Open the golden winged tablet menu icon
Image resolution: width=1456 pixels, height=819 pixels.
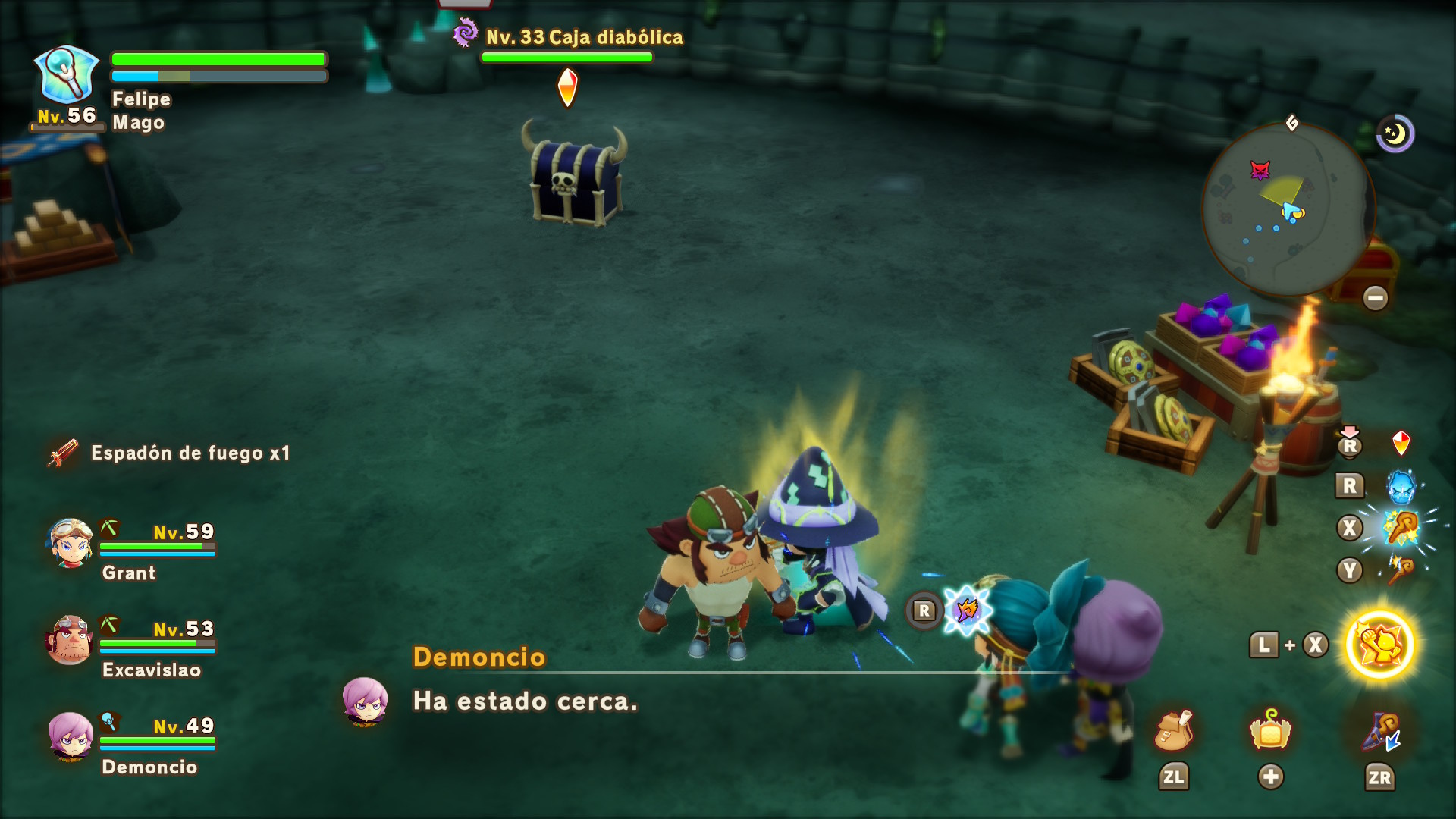point(1270,732)
